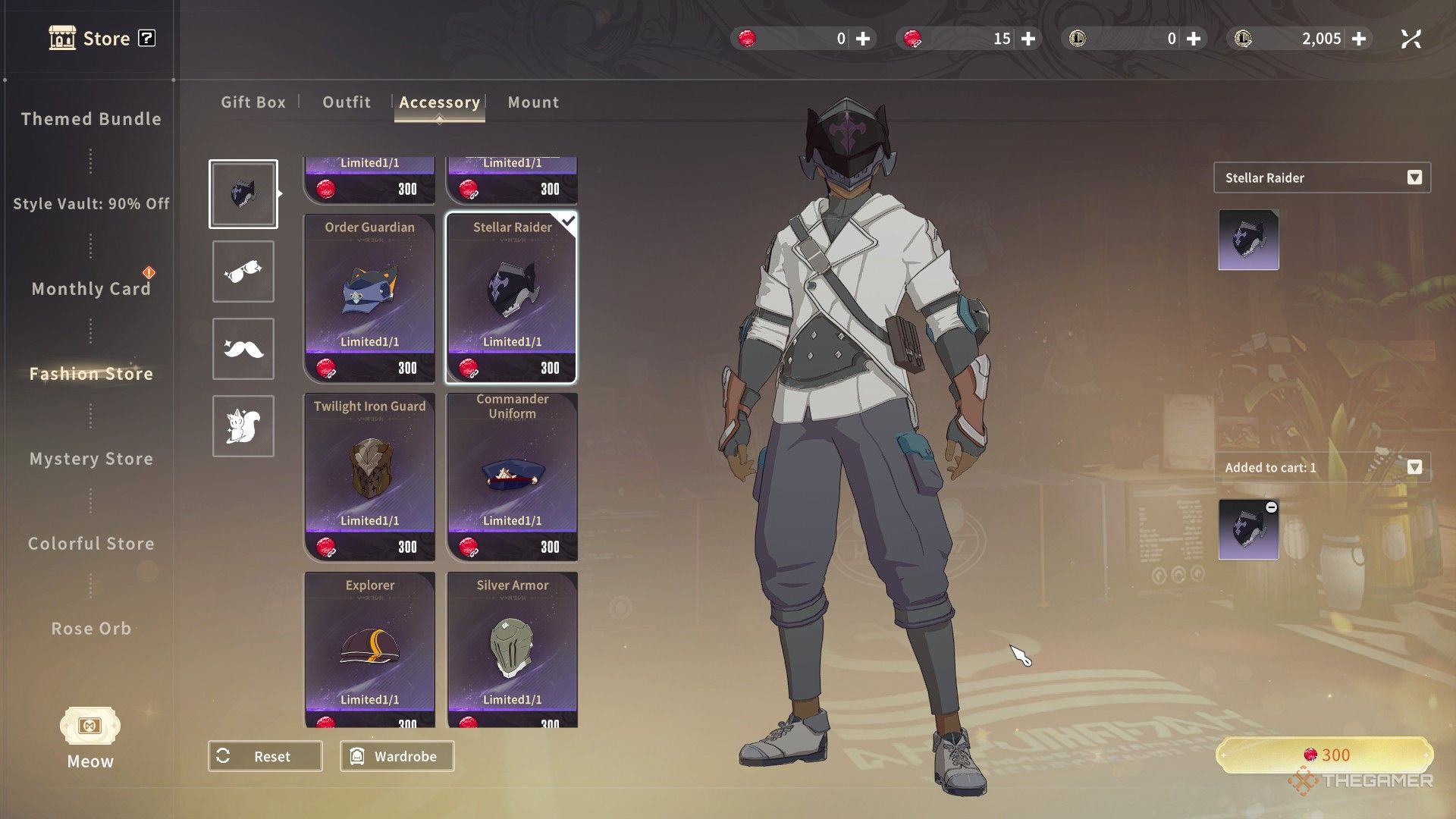
Task: Select the sunglasses accessory category
Action: click(243, 271)
